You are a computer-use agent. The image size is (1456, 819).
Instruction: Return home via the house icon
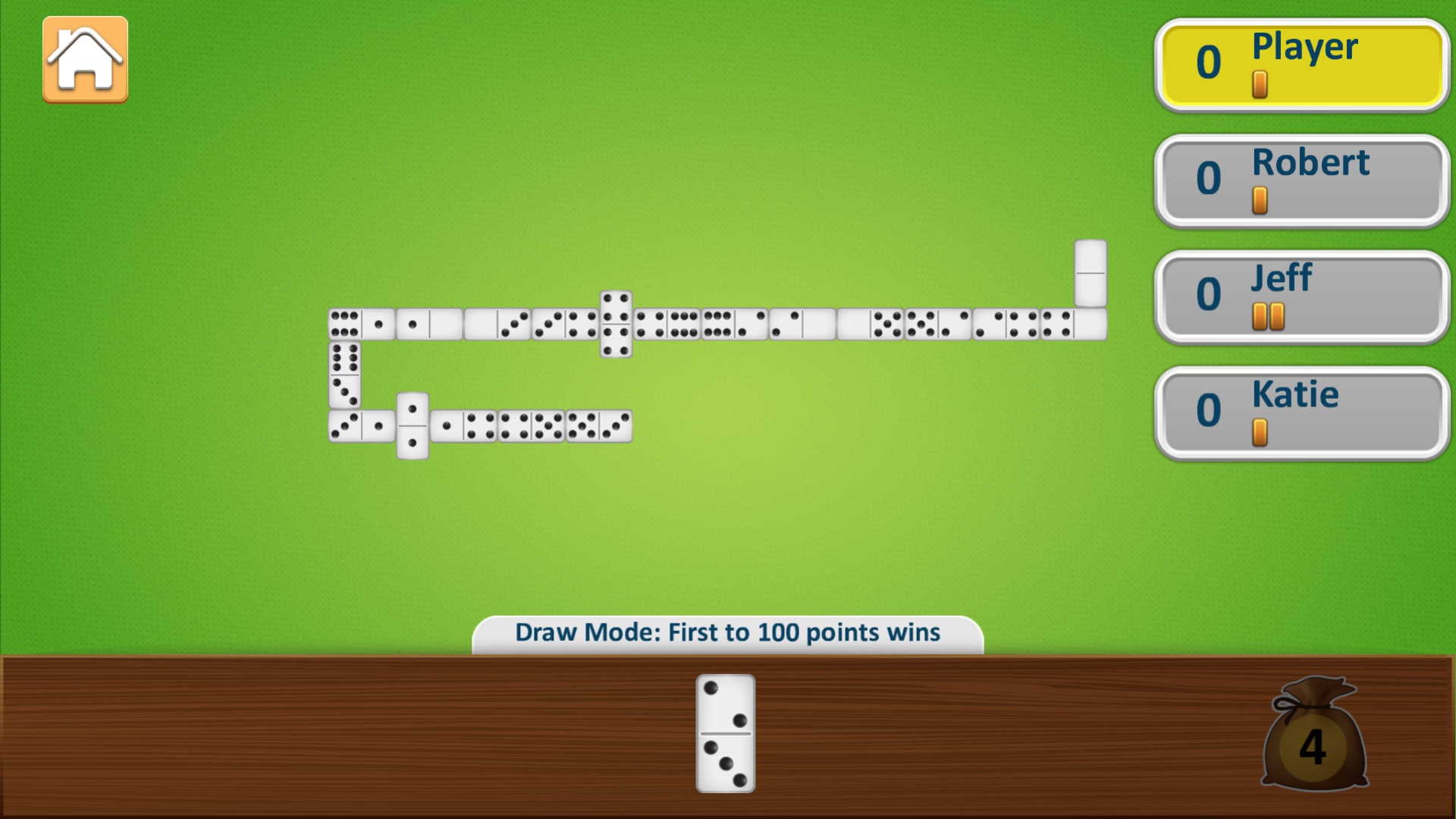tap(84, 59)
